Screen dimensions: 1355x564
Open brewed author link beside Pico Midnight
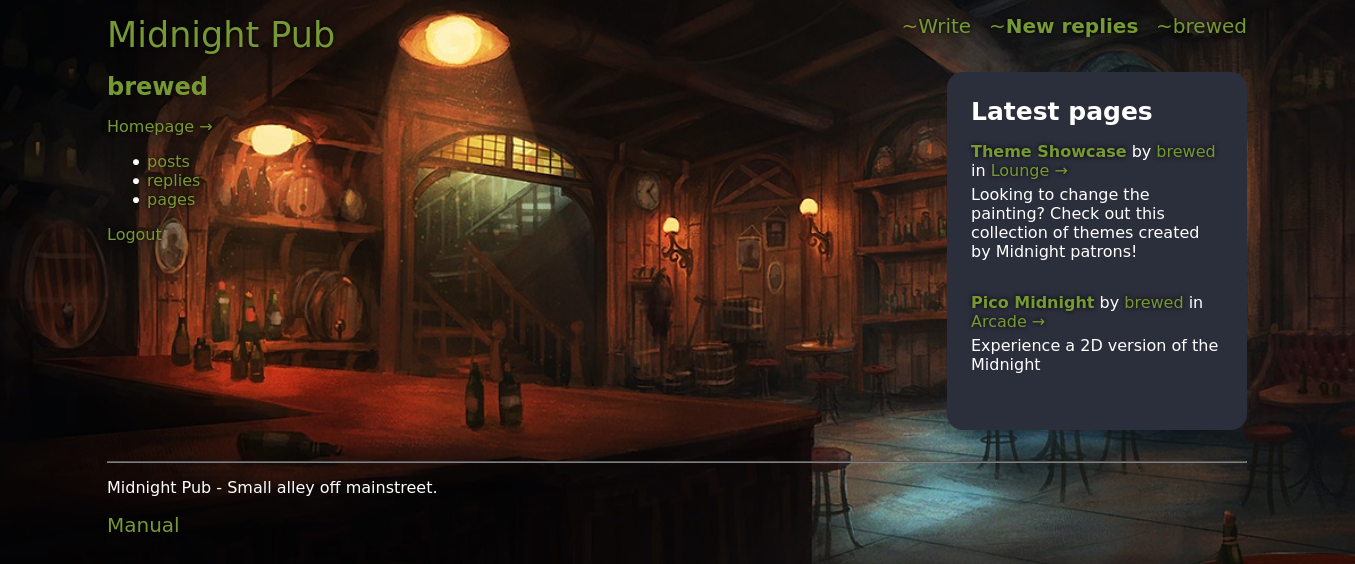1153,302
